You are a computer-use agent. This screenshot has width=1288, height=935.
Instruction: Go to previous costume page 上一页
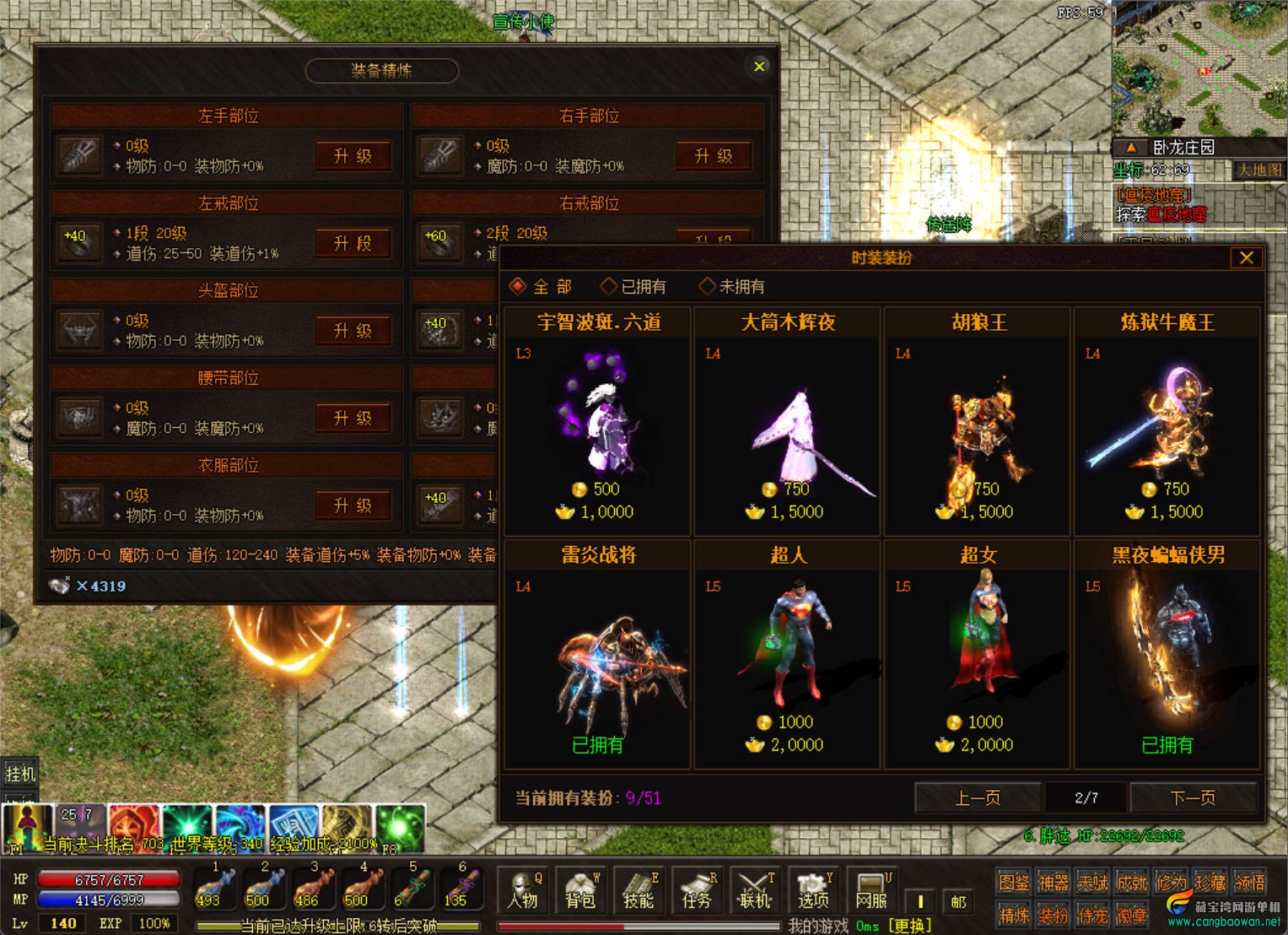pyautogui.click(x=978, y=797)
